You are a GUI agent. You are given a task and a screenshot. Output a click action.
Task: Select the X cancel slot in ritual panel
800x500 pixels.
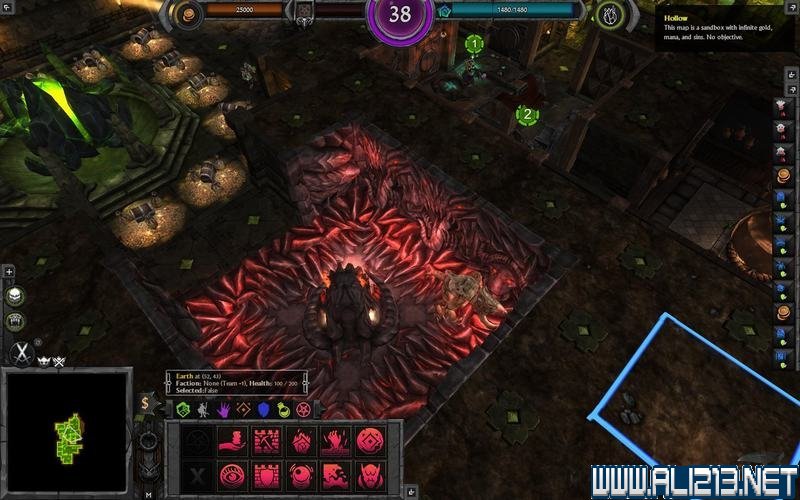197,474
